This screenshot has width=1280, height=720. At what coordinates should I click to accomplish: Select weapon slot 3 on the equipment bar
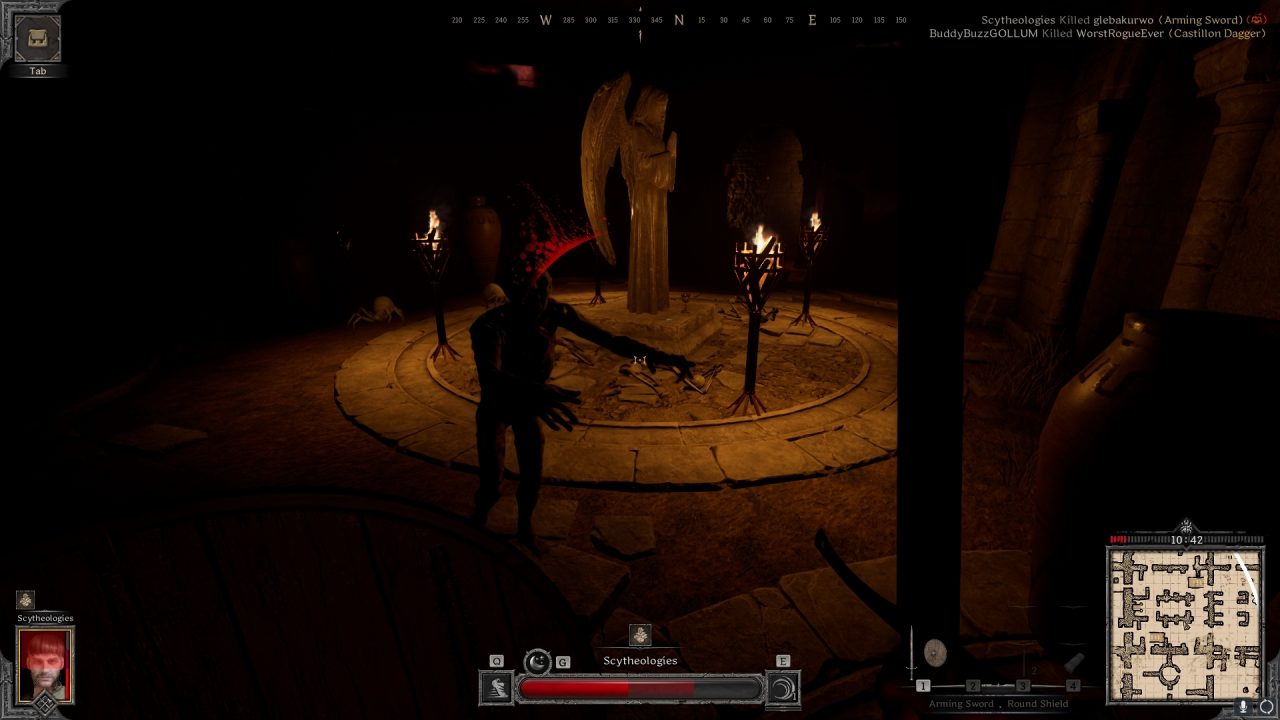1023,687
